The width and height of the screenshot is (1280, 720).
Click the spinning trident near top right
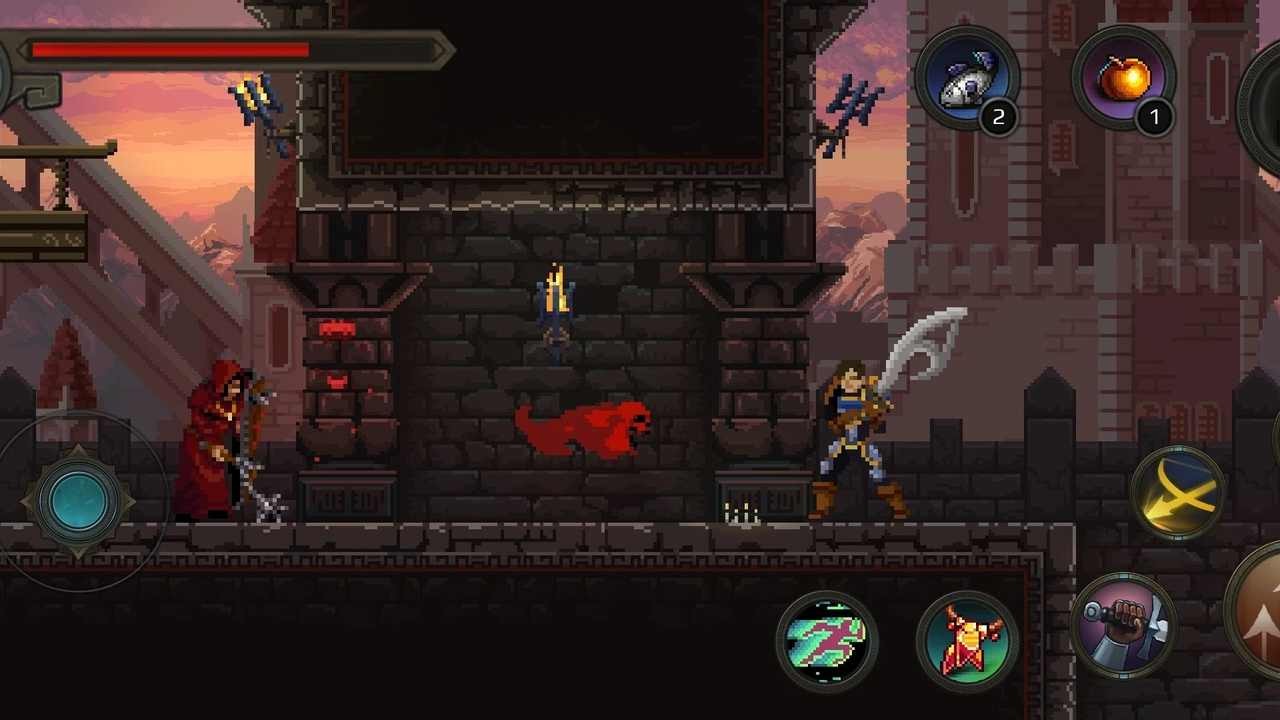(852, 100)
